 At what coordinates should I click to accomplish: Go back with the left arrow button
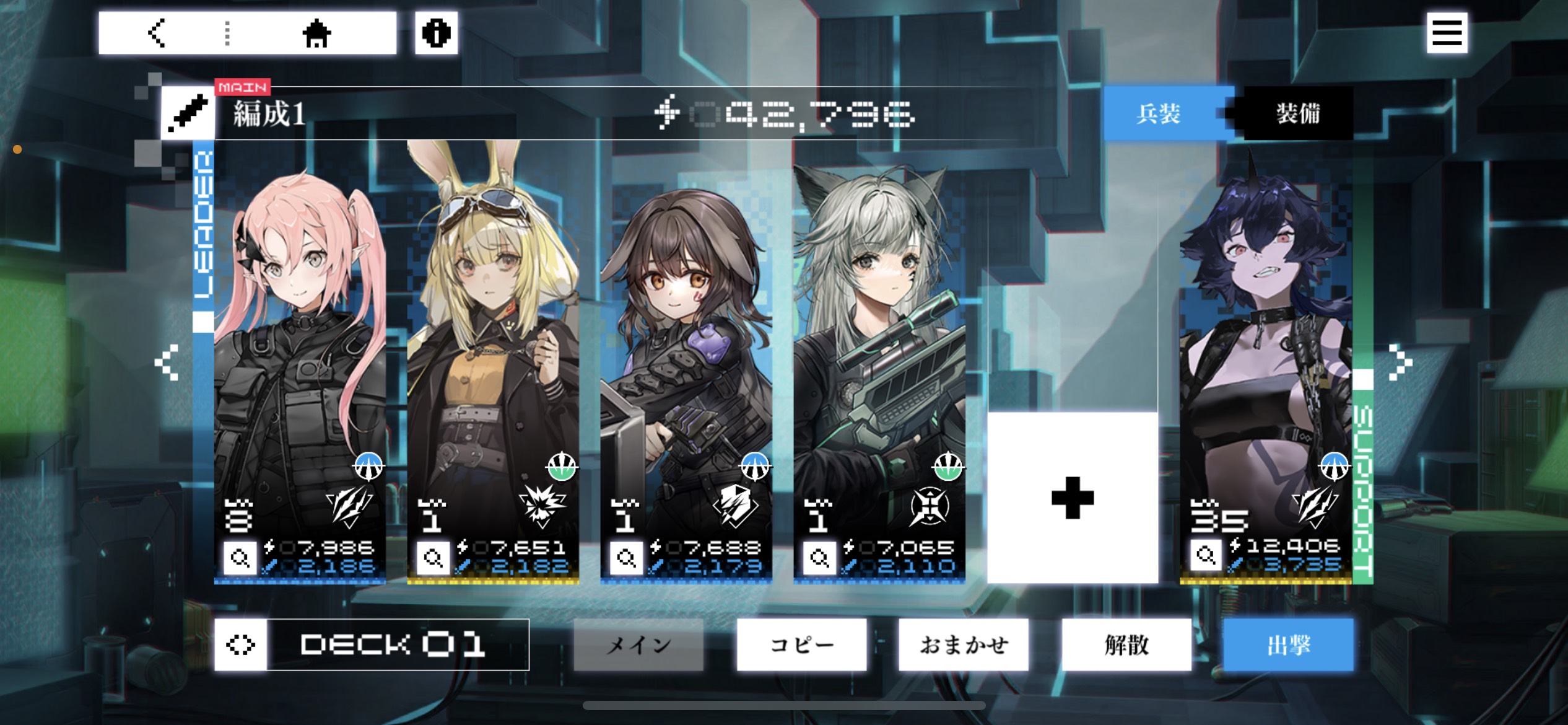(157, 33)
